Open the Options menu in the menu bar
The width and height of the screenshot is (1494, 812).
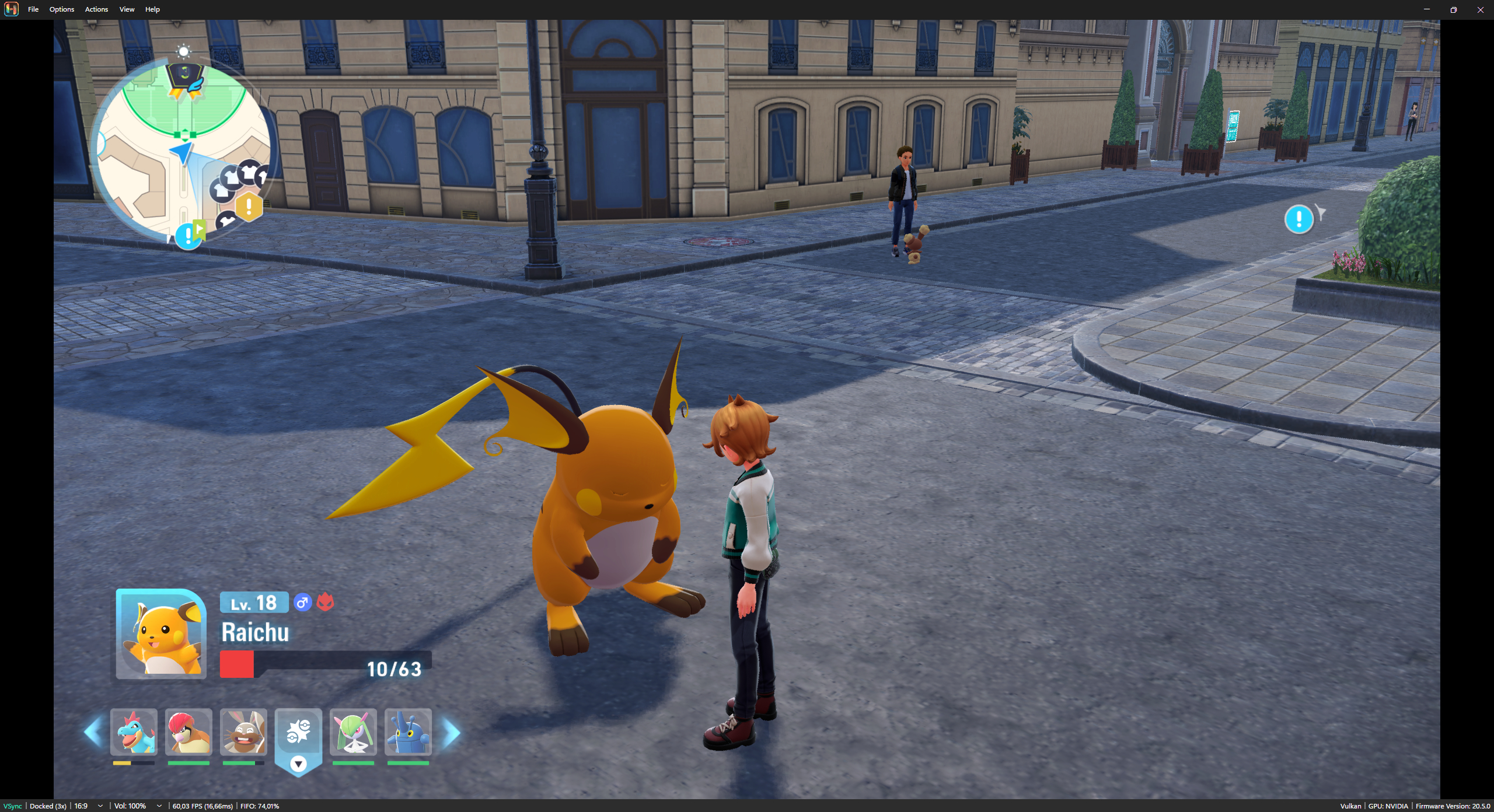(61, 9)
